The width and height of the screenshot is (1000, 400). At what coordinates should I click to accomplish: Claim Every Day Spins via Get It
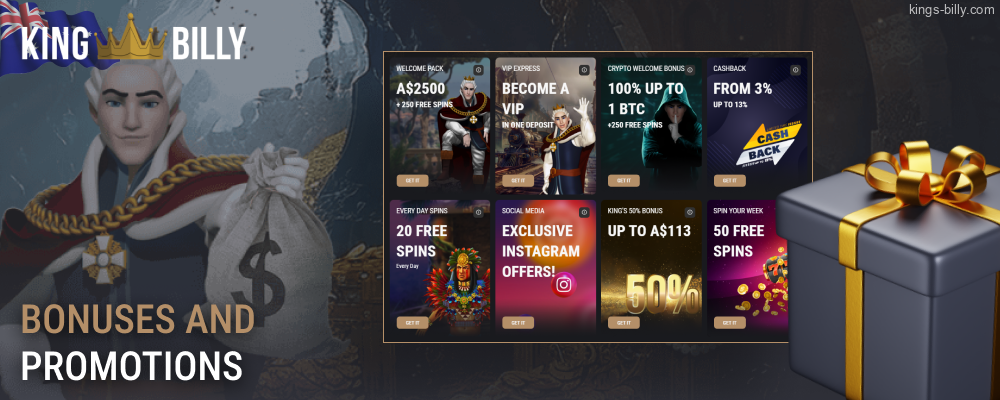pos(411,323)
